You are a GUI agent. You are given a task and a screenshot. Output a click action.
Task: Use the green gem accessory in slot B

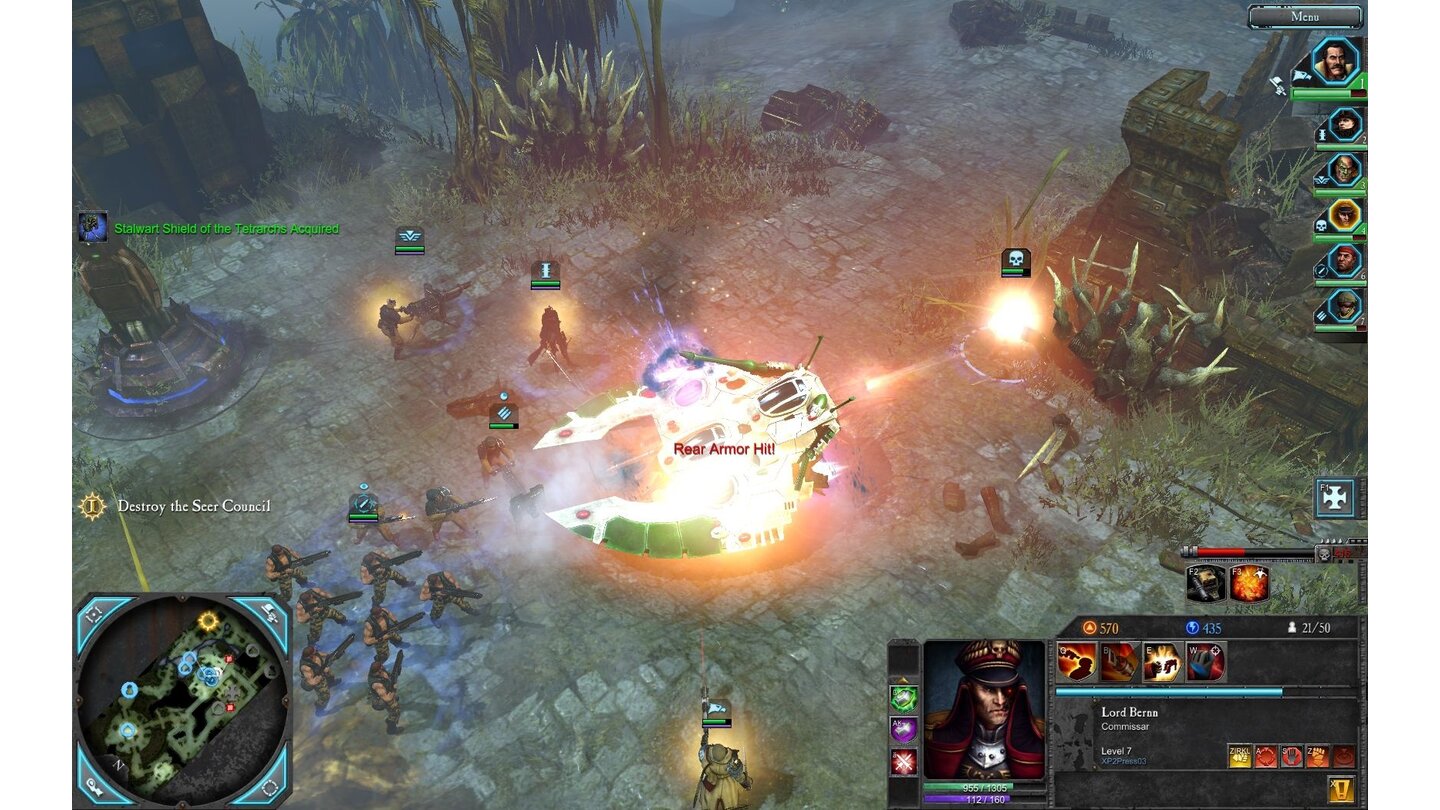pos(903,699)
